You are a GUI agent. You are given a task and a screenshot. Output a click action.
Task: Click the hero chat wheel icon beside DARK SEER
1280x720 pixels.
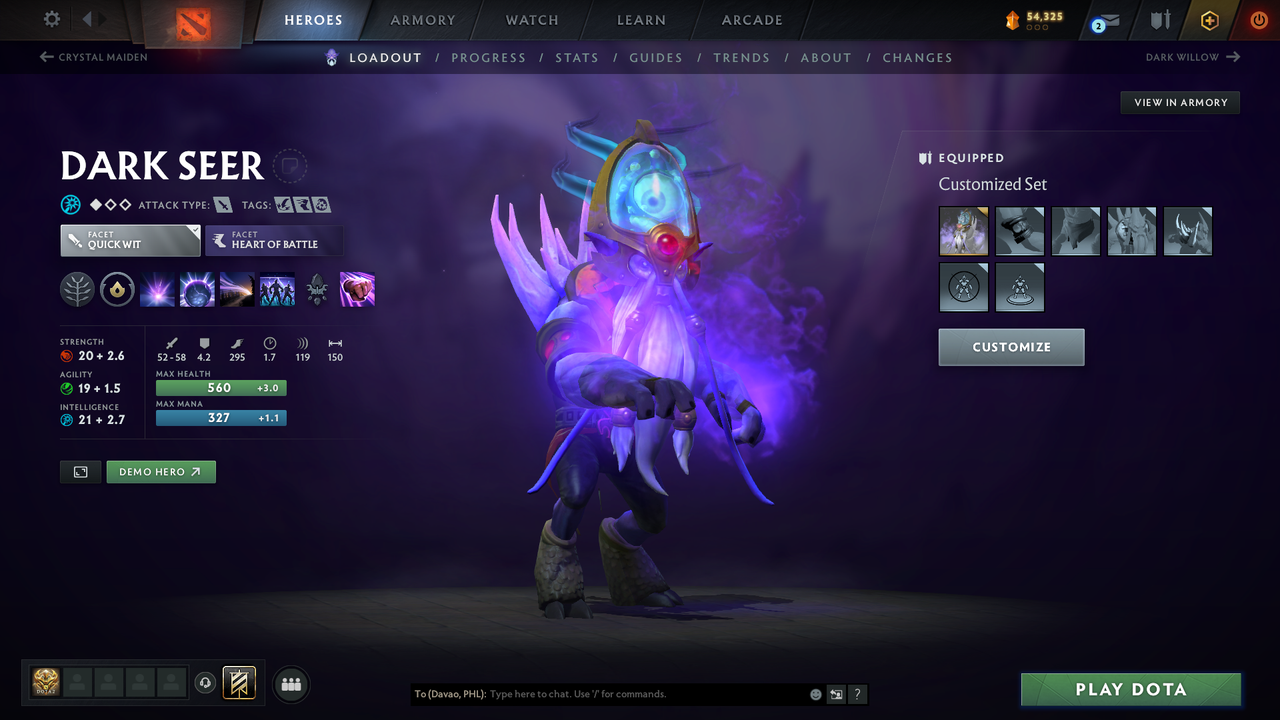[x=290, y=166]
